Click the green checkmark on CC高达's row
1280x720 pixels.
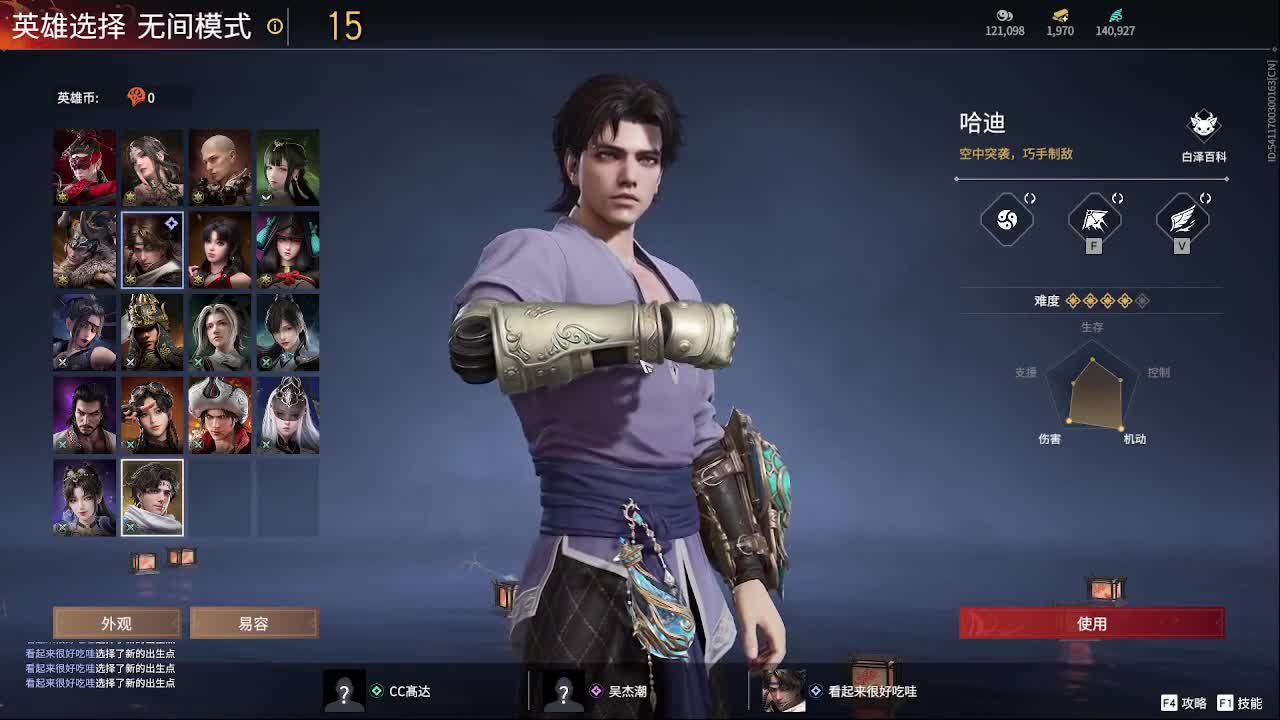coord(378,691)
